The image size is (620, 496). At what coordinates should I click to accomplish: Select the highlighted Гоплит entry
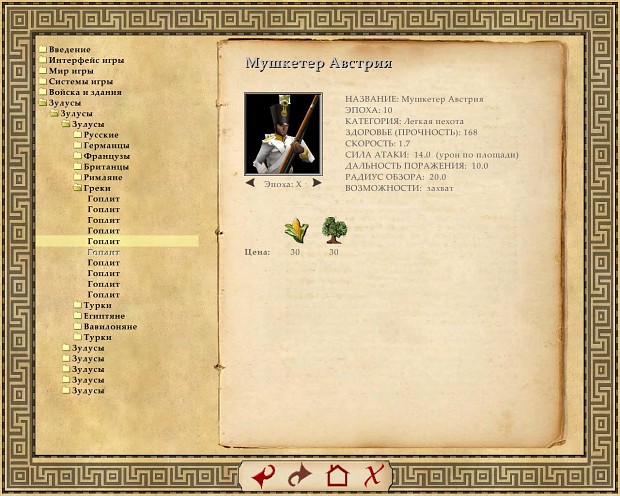tap(104, 241)
